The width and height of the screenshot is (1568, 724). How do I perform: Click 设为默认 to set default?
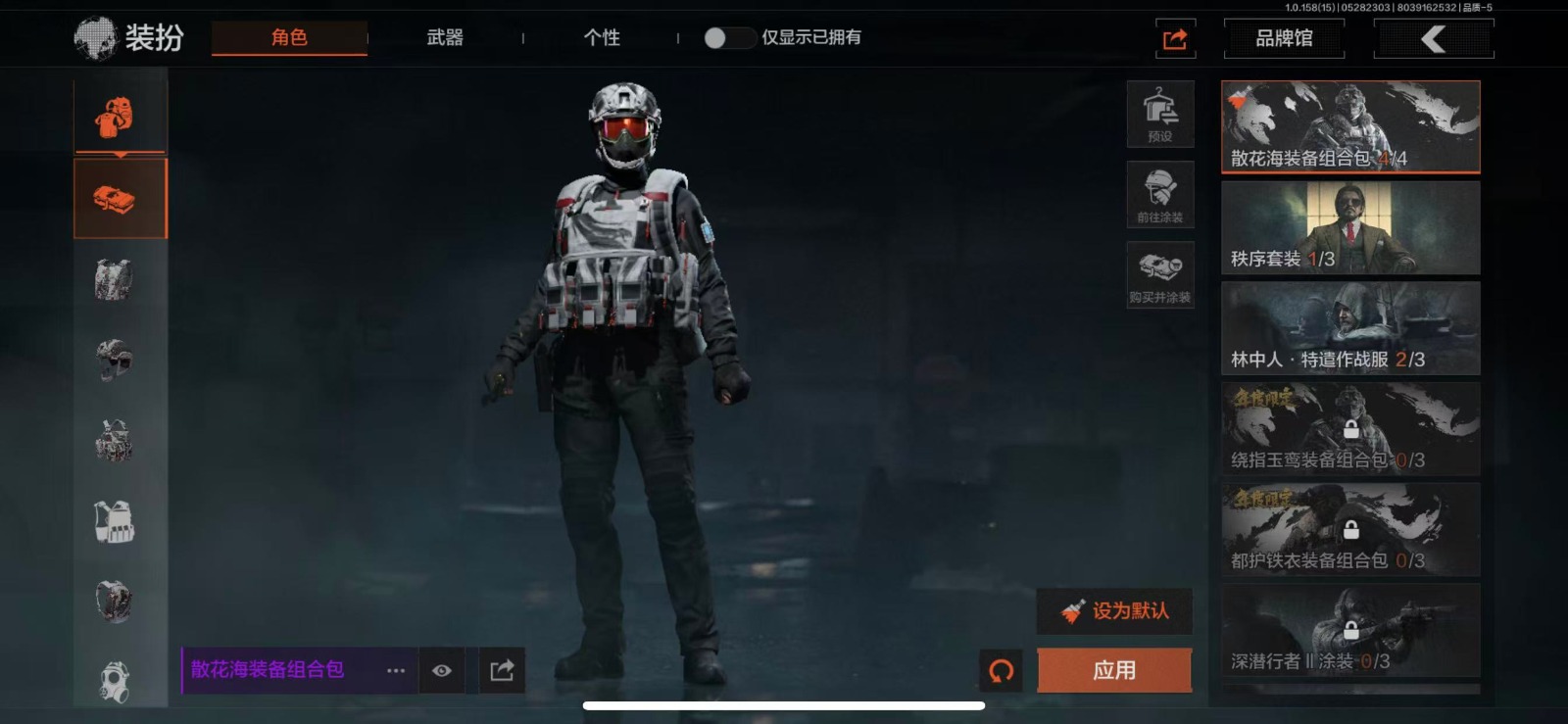pyautogui.click(x=1115, y=611)
